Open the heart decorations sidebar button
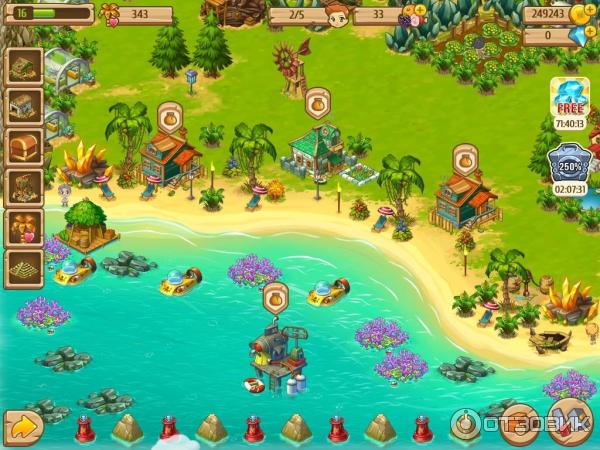The width and height of the screenshot is (600, 450). click(23, 228)
